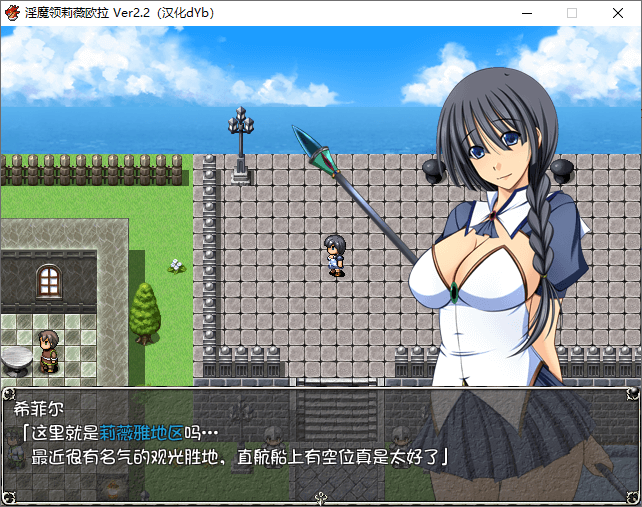The width and height of the screenshot is (642, 507).
Task: Click the dialogue continue arrow indicator
Action: [320, 497]
